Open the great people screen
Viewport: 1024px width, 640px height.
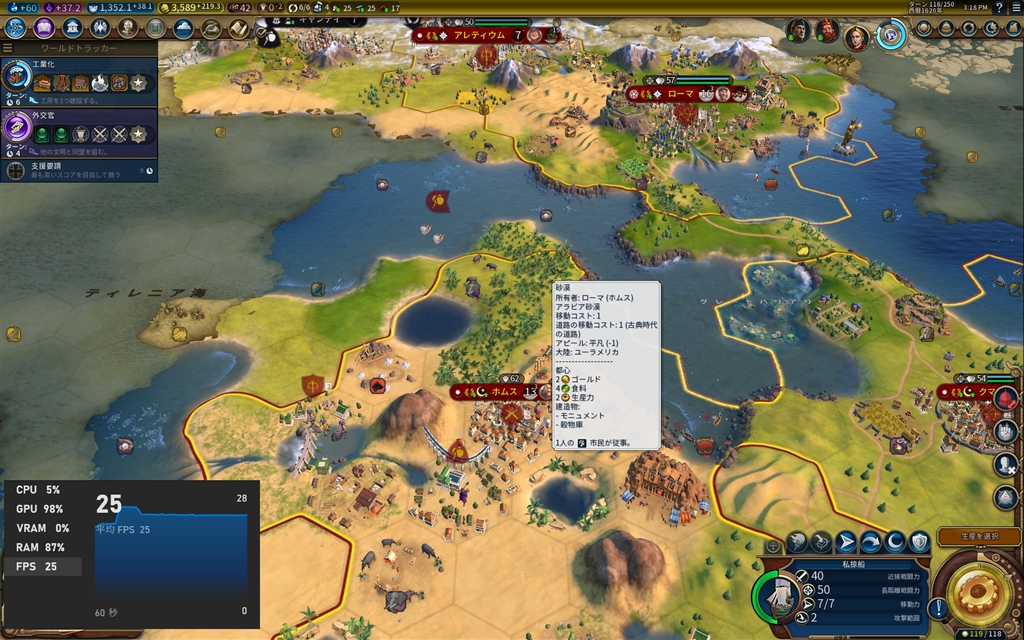click(x=127, y=28)
